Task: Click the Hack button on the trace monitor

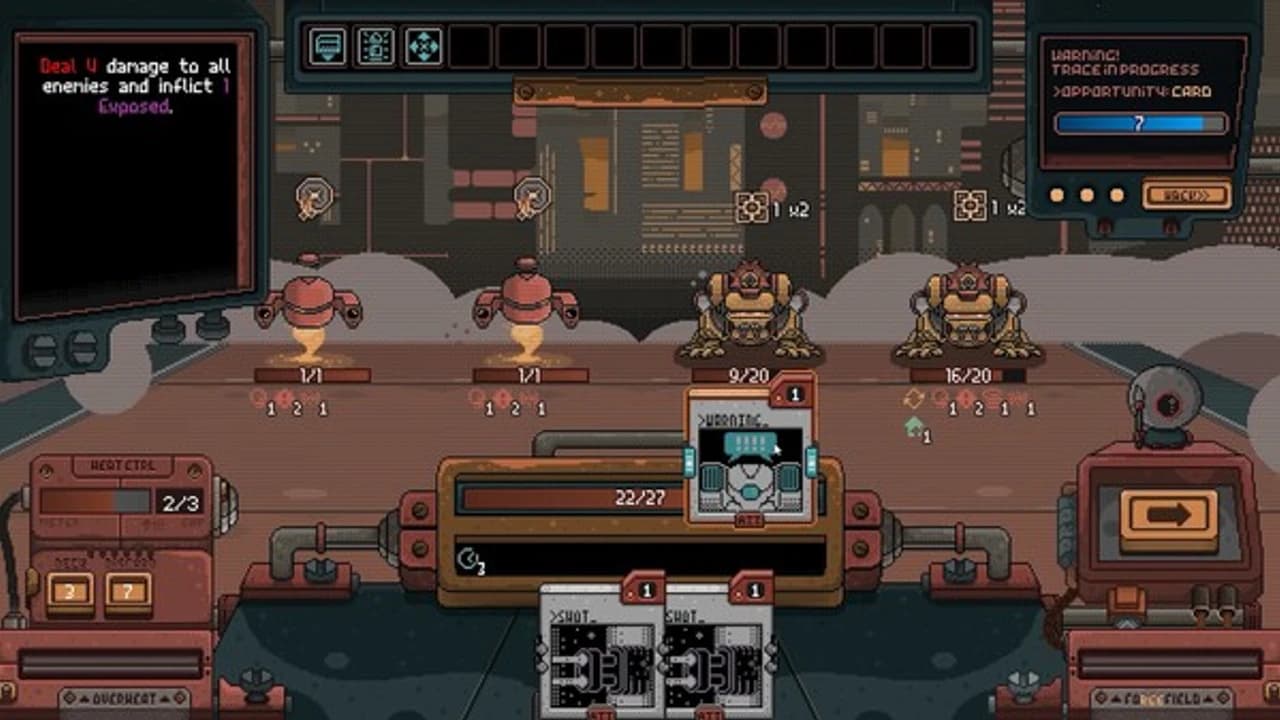Action: click(1186, 194)
